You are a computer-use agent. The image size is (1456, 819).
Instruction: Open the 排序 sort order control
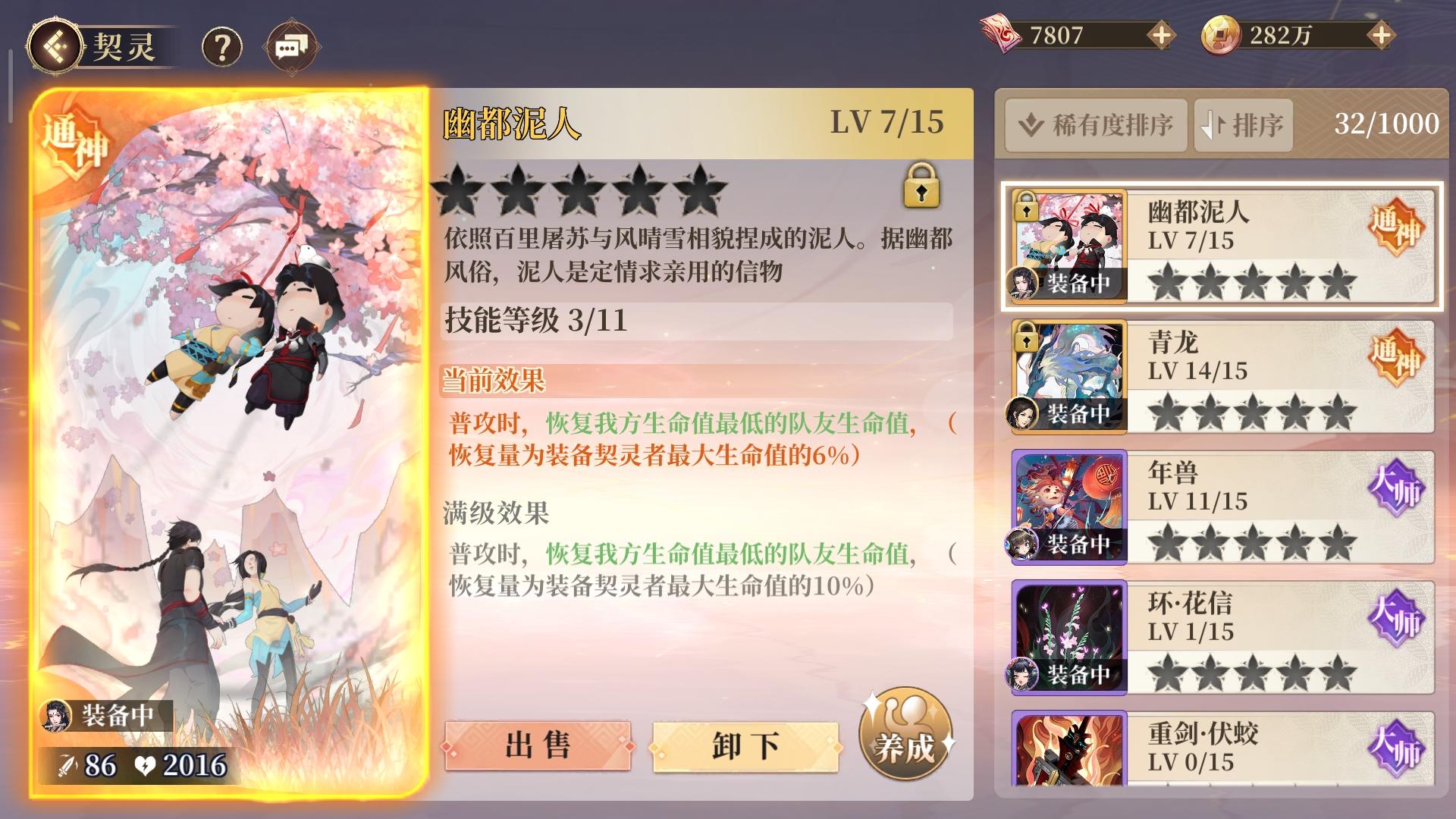1242,124
